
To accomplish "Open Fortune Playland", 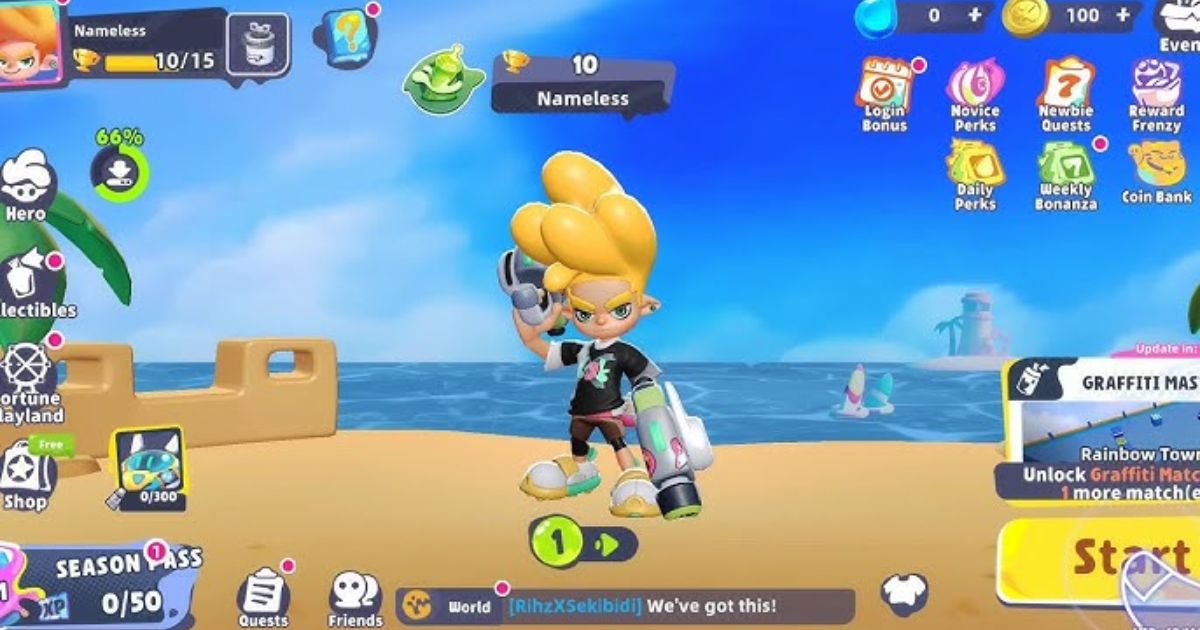I will (x=28, y=380).
